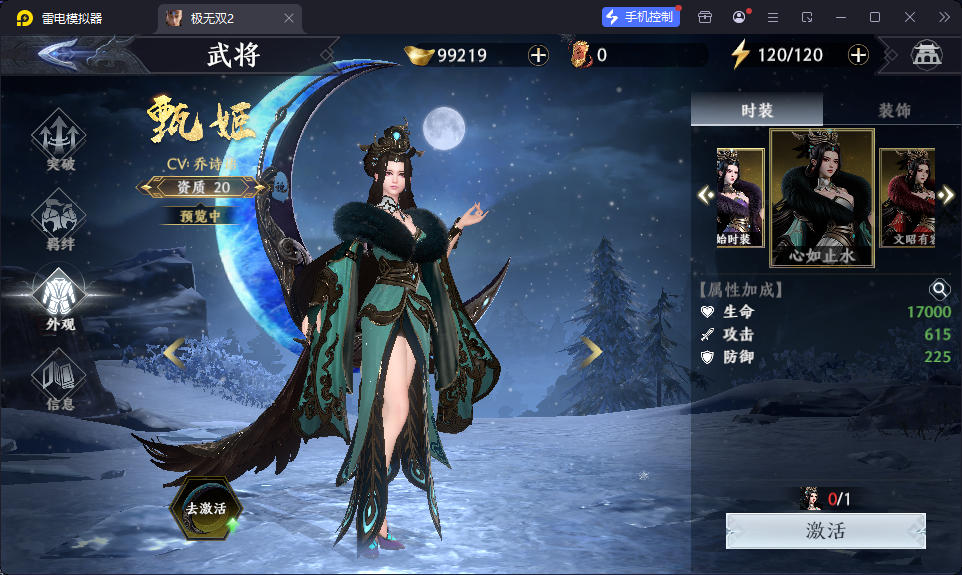Open the 信息 info menu
This screenshot has width=962, height=575.
(60, 382)
